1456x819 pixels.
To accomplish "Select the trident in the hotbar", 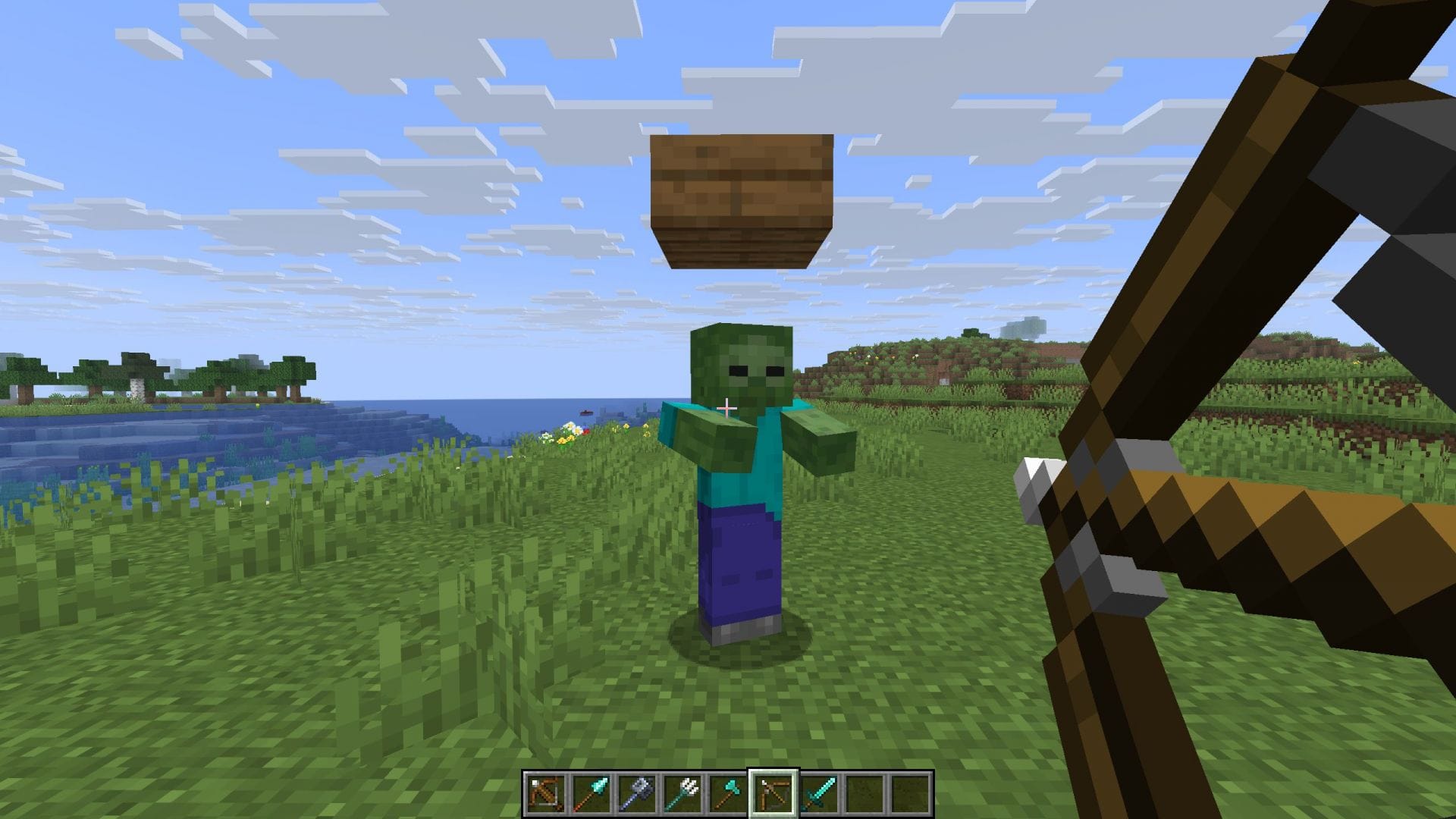I will point(681,792).
